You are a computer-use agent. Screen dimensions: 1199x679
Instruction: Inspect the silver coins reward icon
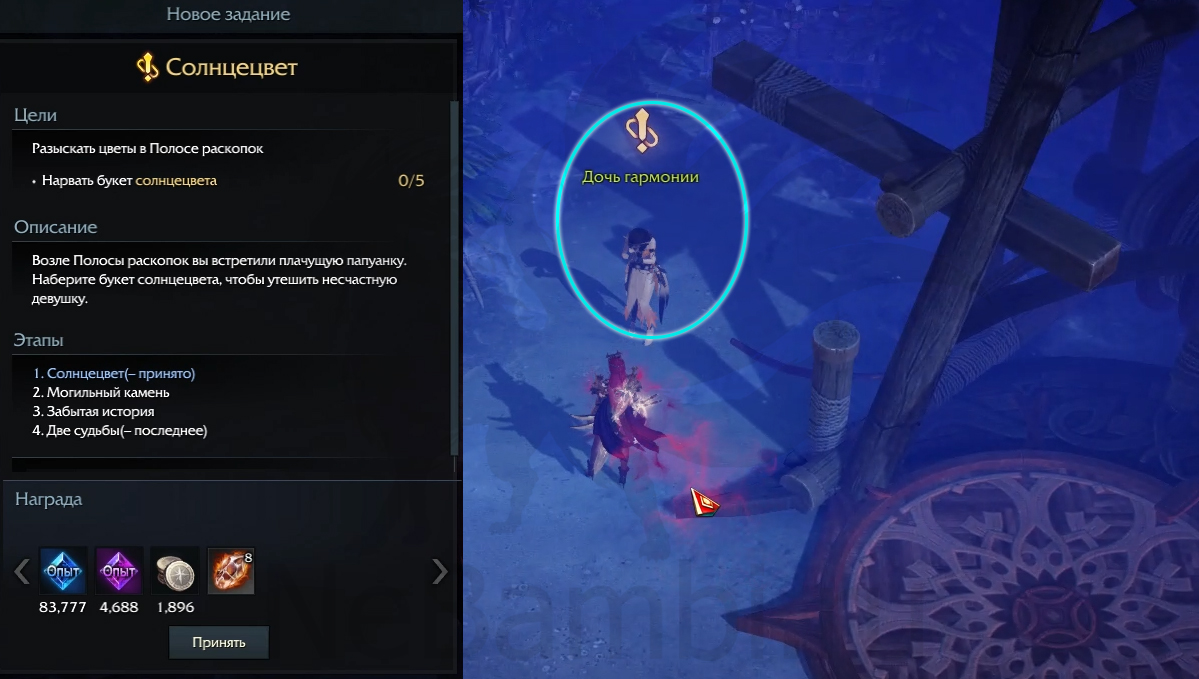click(x=175, y=571)
